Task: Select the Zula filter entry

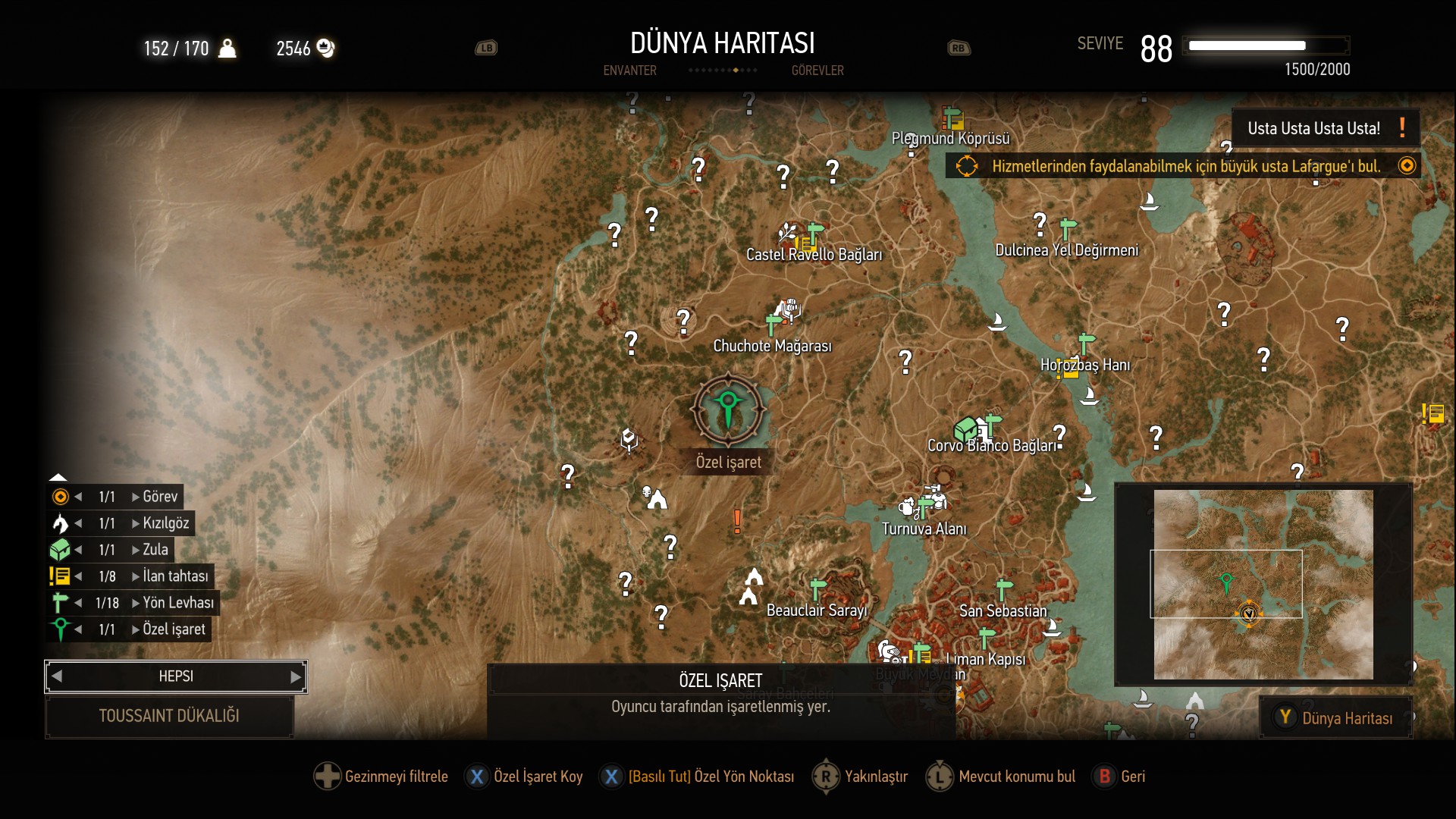Action: pos(155,550)
